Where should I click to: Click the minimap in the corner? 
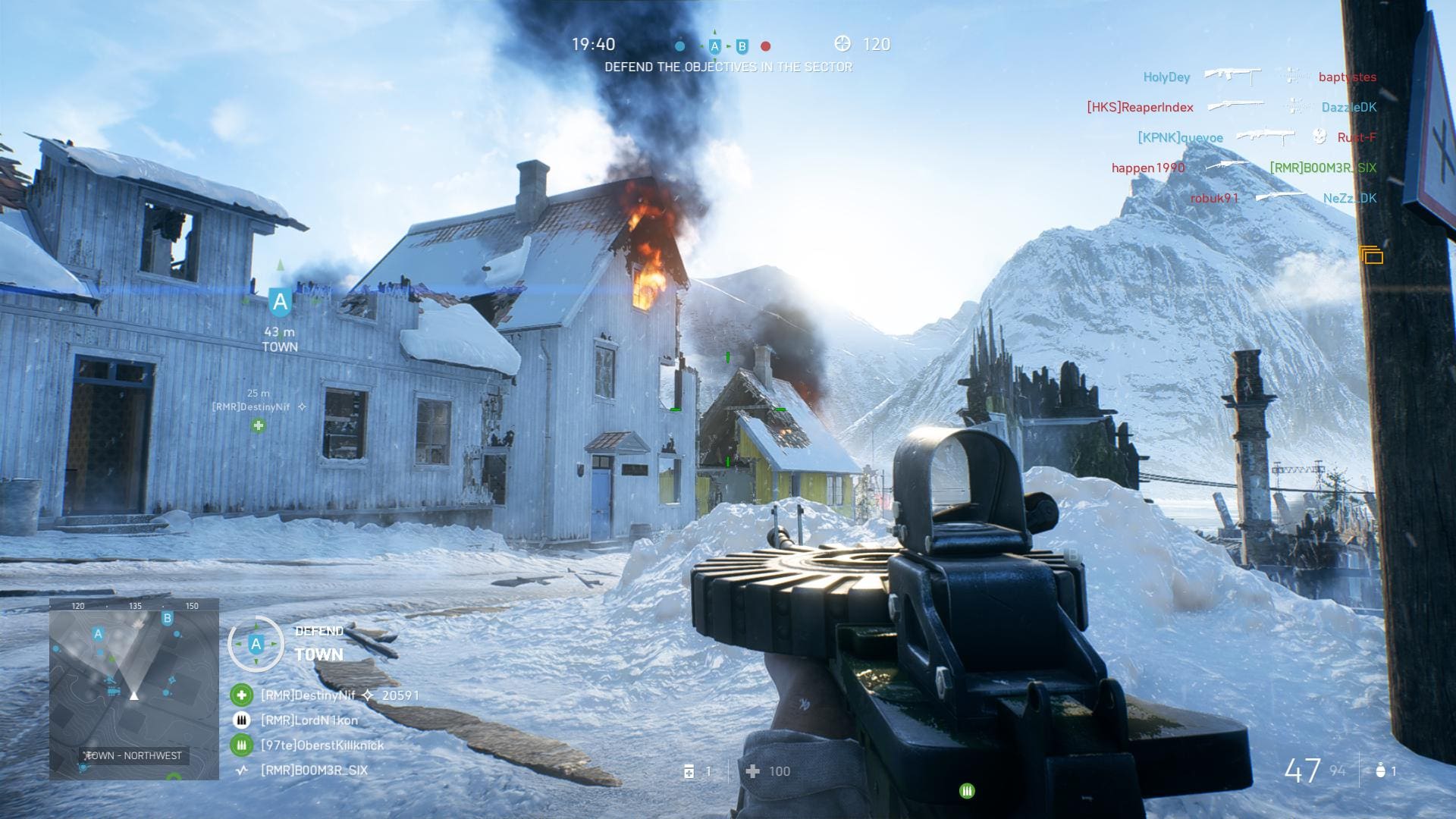[x=134, y=689]
